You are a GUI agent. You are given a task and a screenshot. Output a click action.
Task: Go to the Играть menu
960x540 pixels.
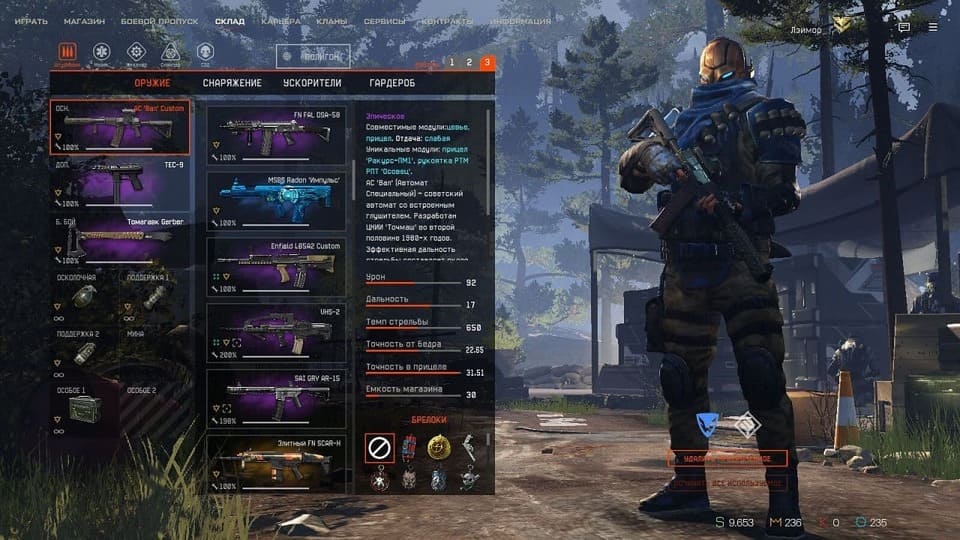point(31,21)
